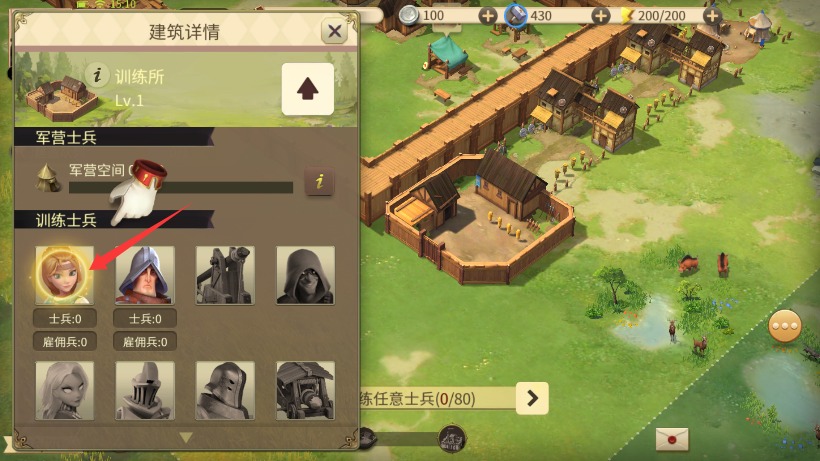The width and height of the screenshot is (820, 461).
Task: Open training ground info icon
Action: (97, 74)
